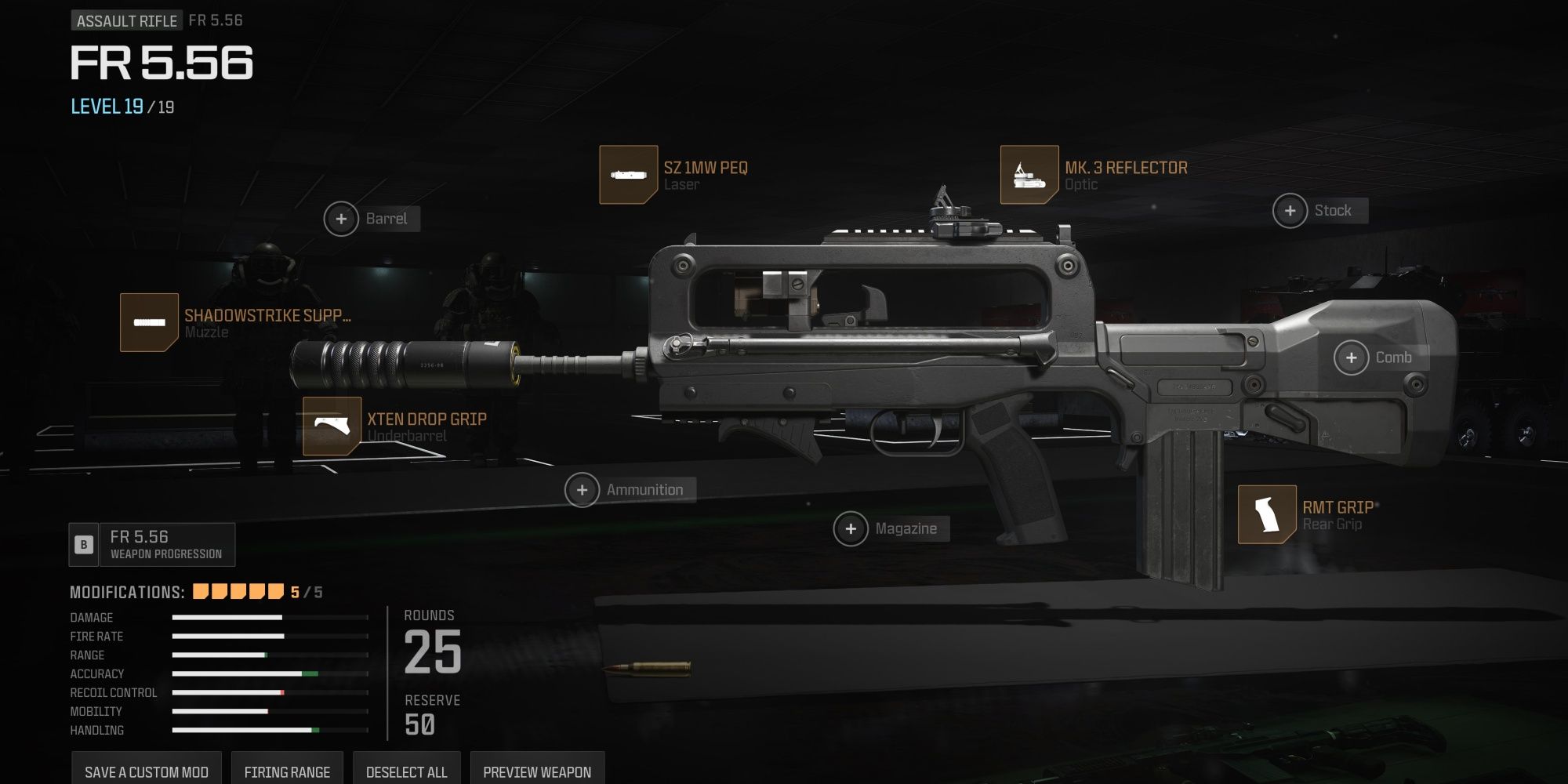Choose Preview Weapon
Screen dimensions: 1568x784
(537, 771)
